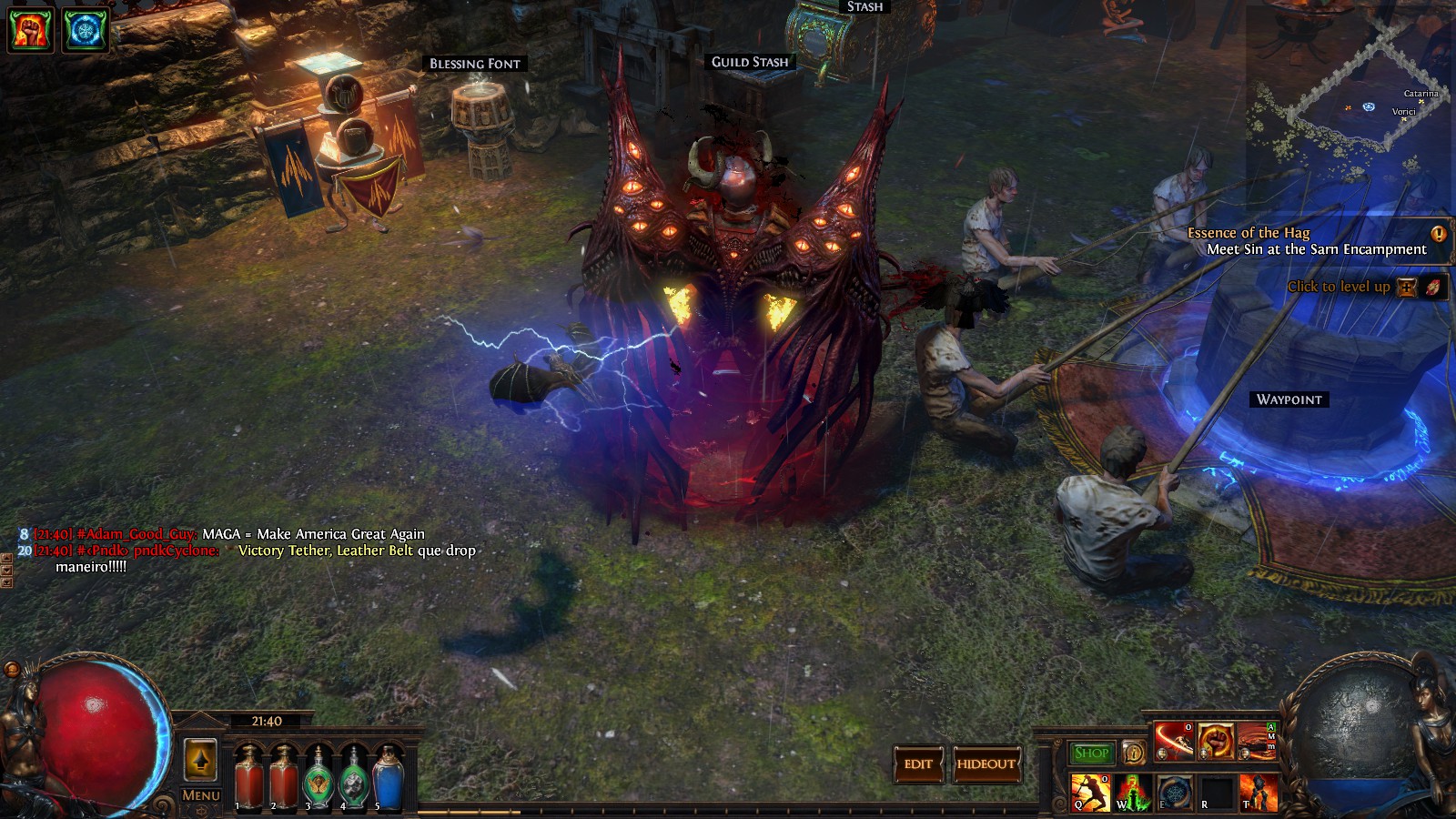Screen dimensions: 1456x819
Task: Click the Hideout button
Action: (x=986, y=764)
